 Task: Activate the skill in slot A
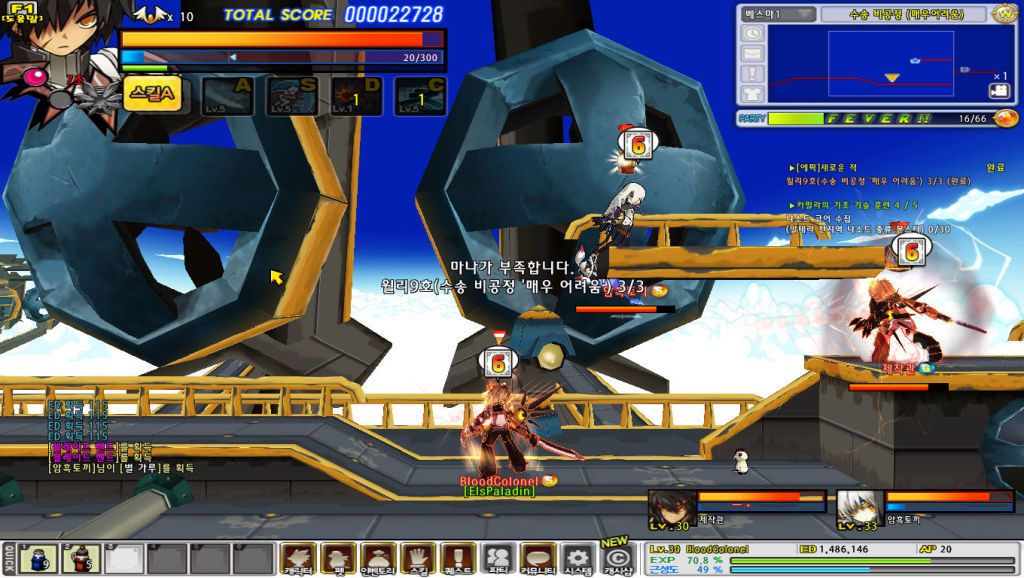click(x=228, y=97)
